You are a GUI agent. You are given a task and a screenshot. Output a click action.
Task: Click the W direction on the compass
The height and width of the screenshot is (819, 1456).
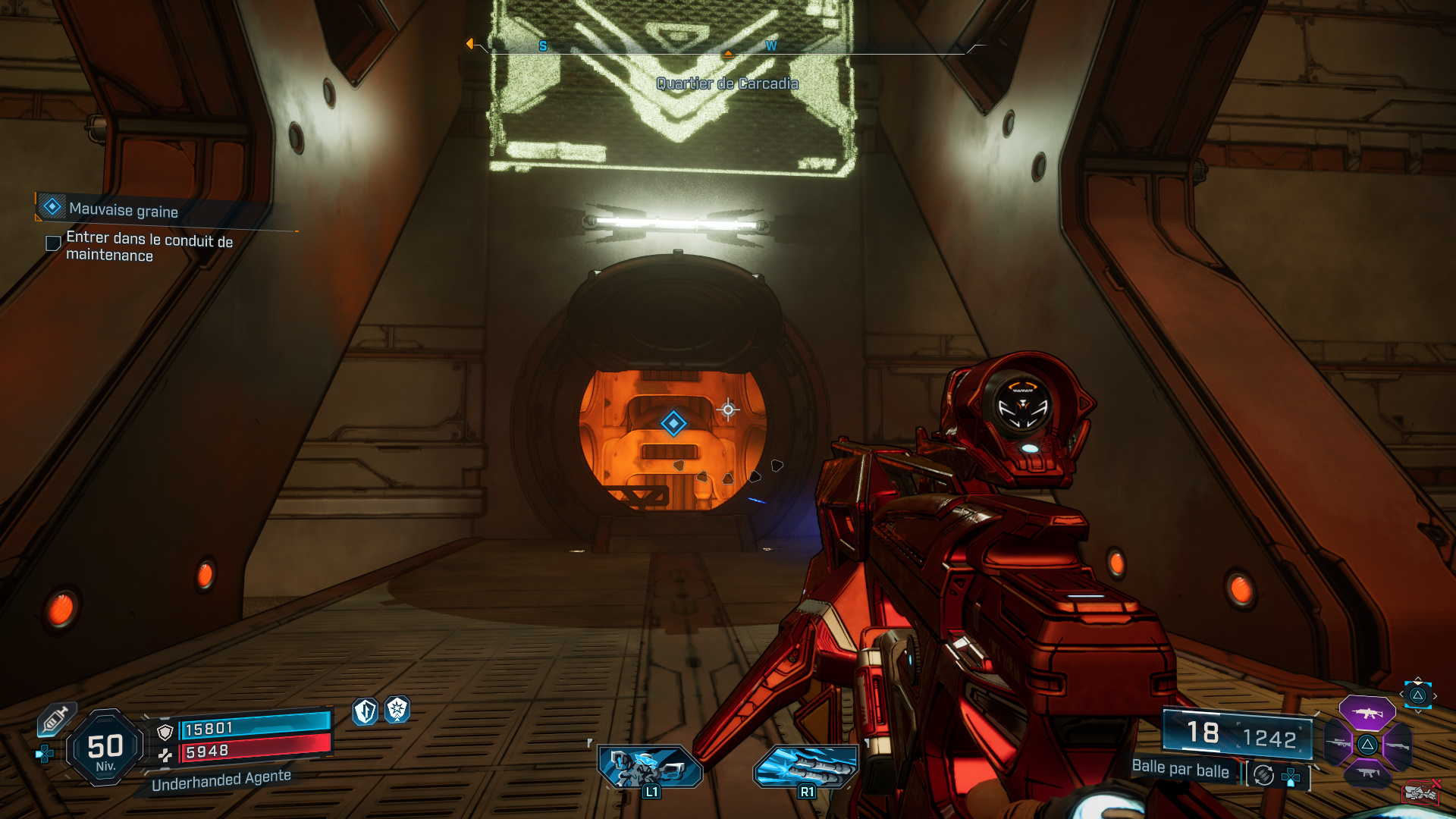(x=772, y=45)
